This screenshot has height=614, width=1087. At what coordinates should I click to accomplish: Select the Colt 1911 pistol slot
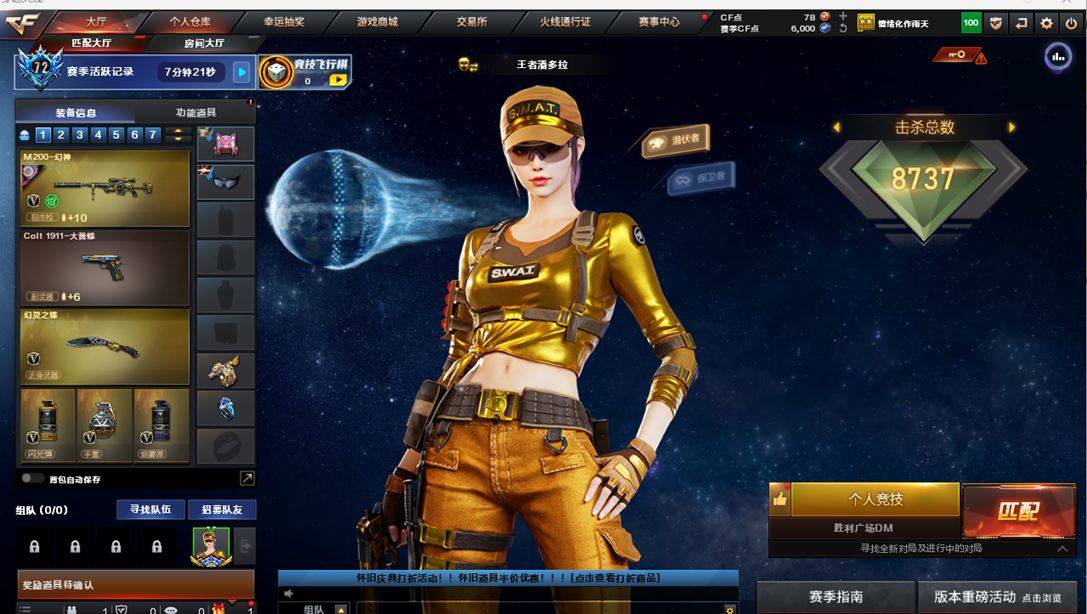[104, 267]
